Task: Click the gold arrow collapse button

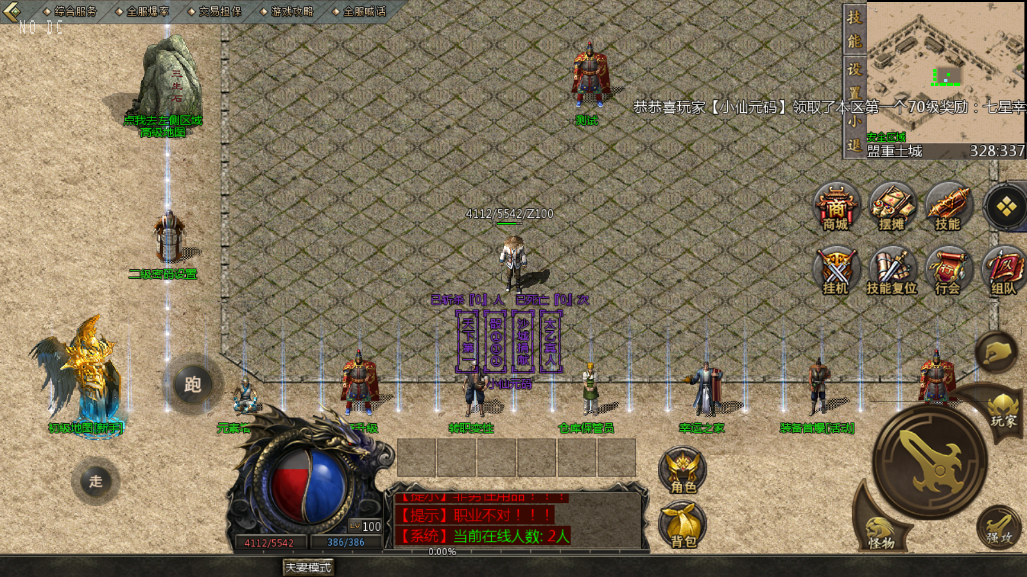Action: [13, 11]
